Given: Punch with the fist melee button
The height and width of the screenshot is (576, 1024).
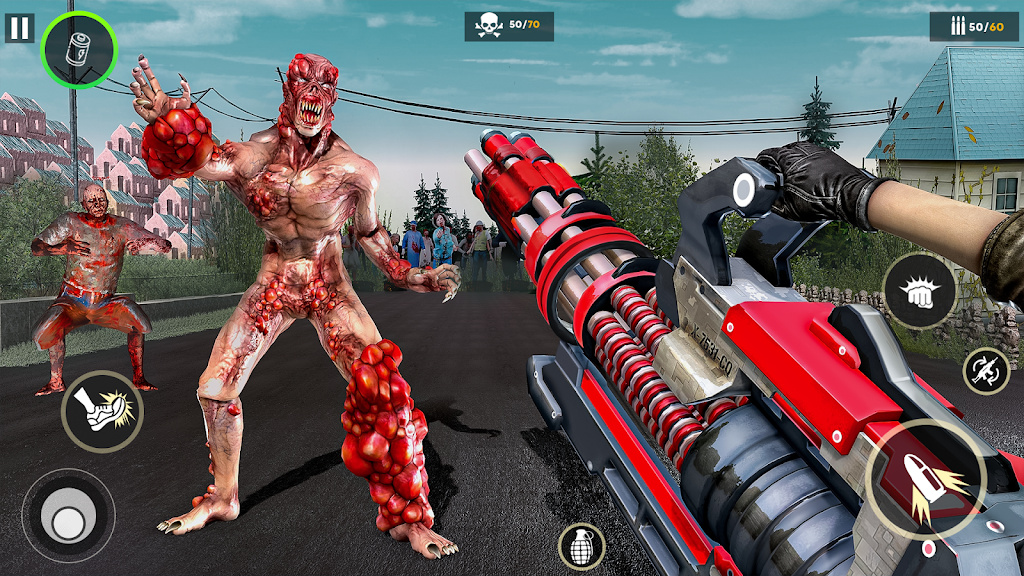Looking at the screenshot, I should tap(919, 290).
